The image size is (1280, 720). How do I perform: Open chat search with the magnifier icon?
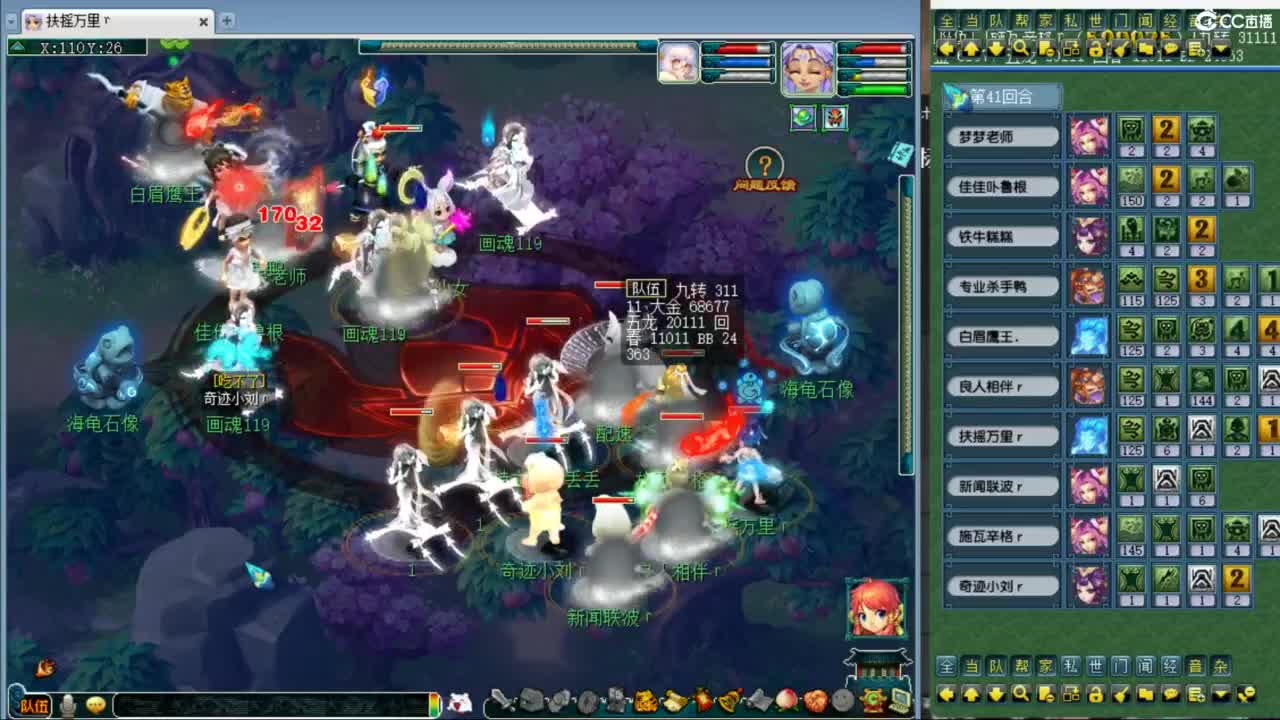tap(1021, 694)
